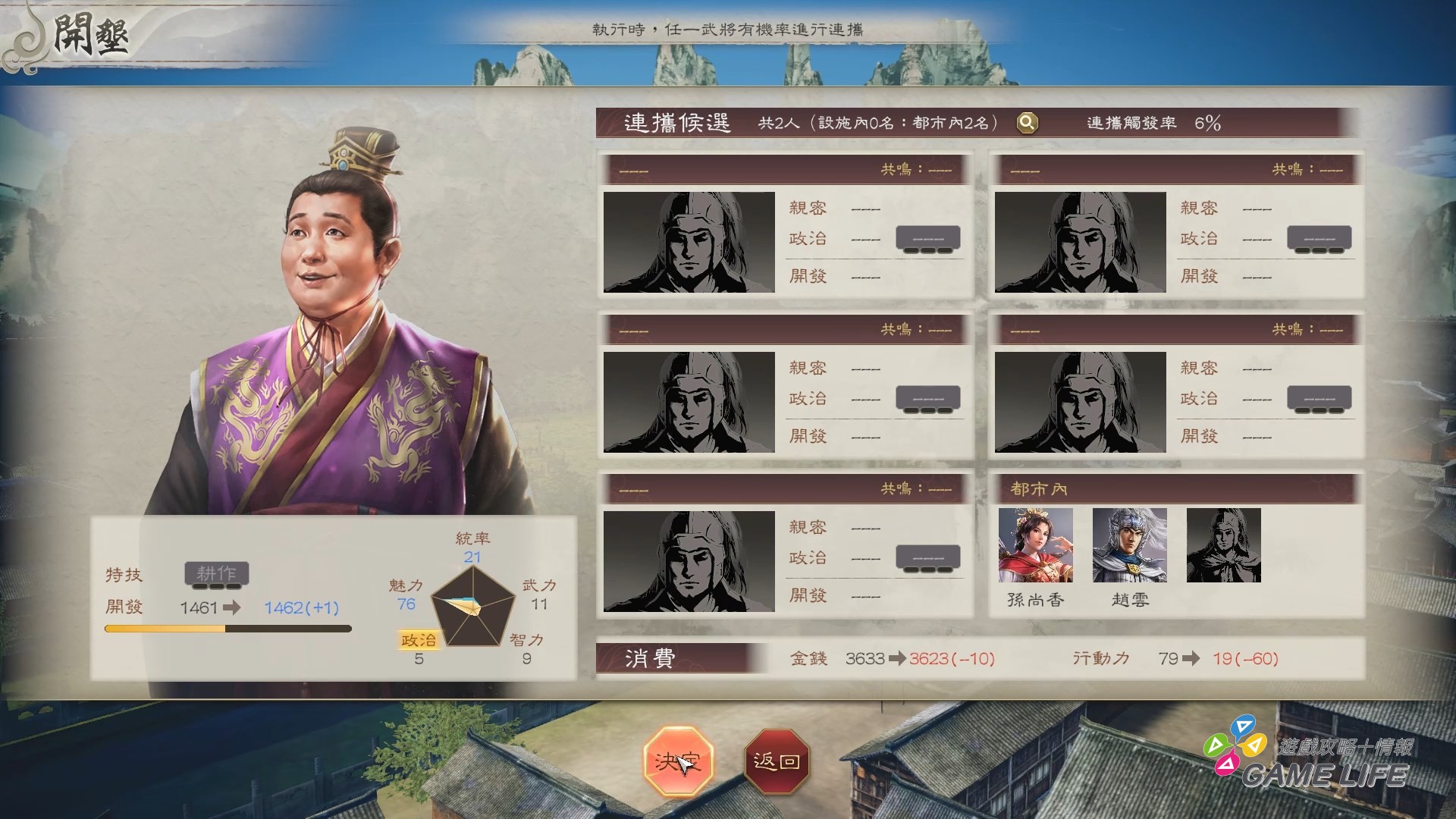Select the top-left empty officer silhouette slot
1456x819 pixels.
coord(690,242)
